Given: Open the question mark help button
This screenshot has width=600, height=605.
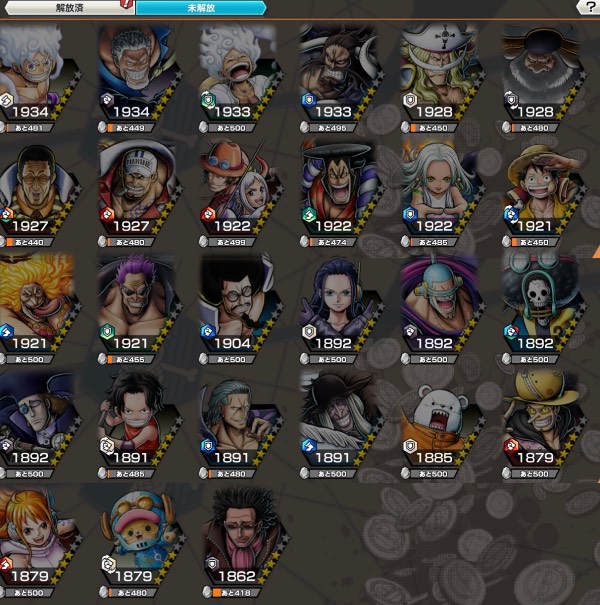Looking at the screenshot, I should pyautogui.click(x=590, y=7).
